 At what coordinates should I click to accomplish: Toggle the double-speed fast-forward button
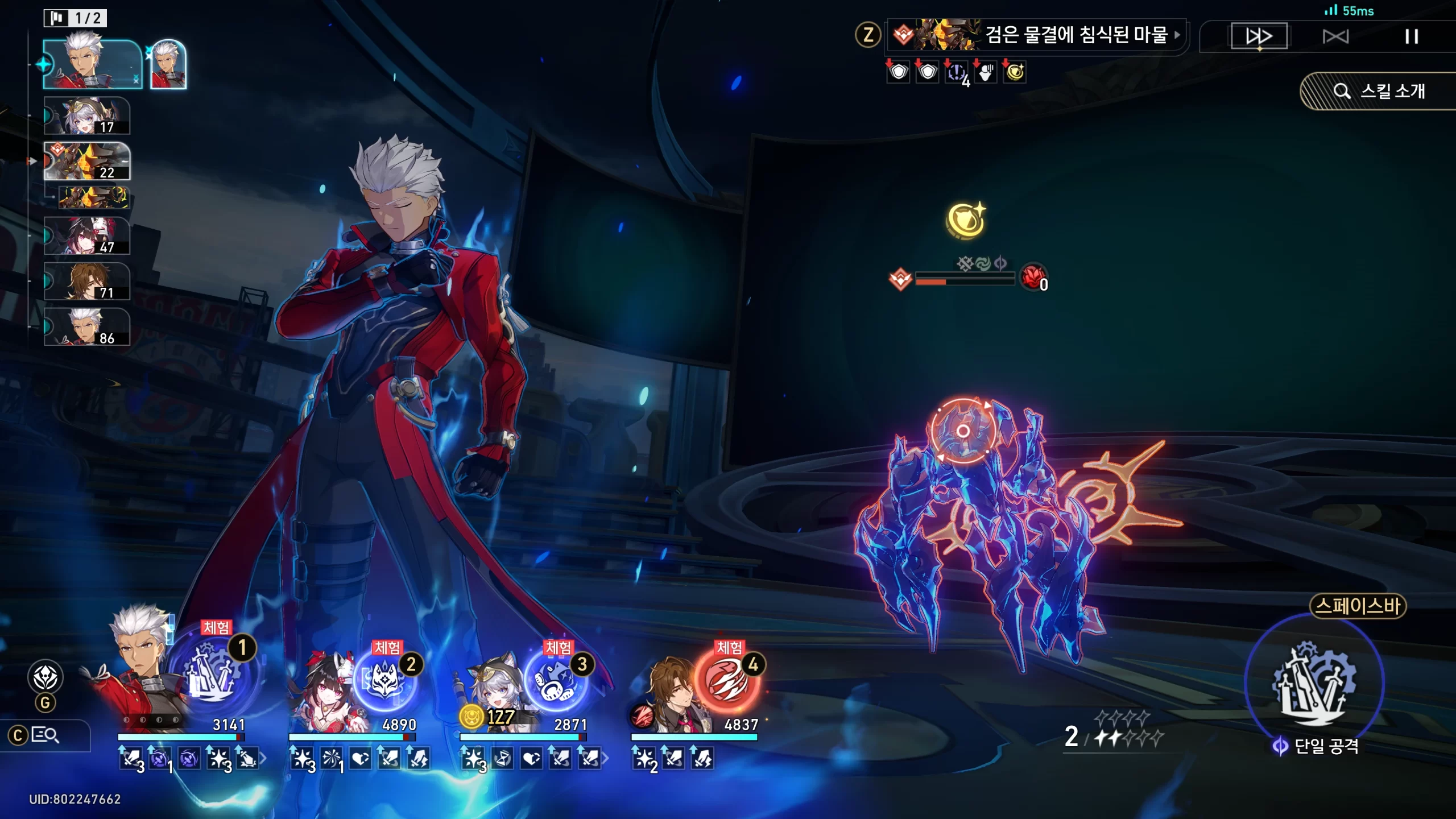[x=1259, y=36]
